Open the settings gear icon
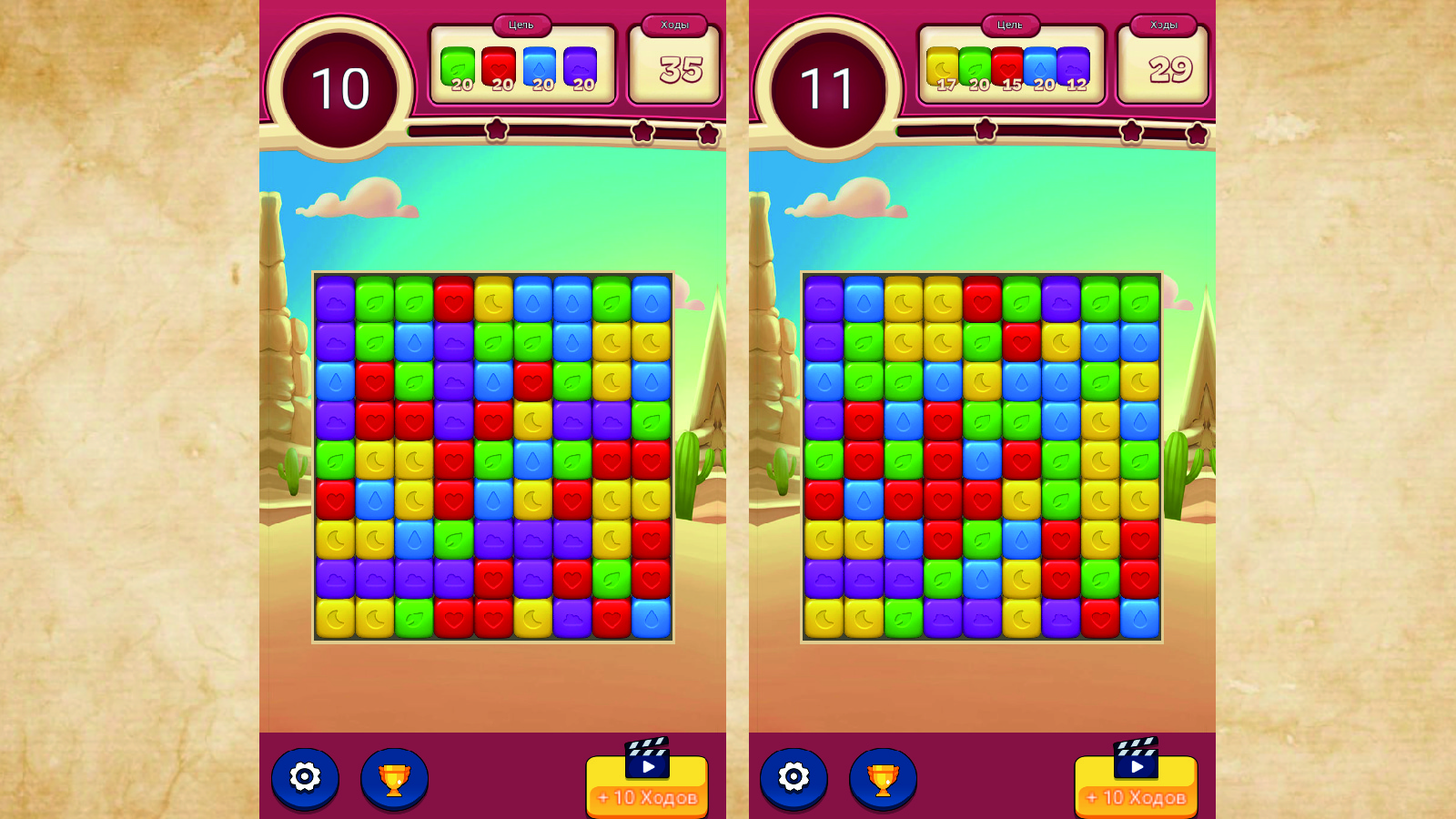 [x=306, y=778]
